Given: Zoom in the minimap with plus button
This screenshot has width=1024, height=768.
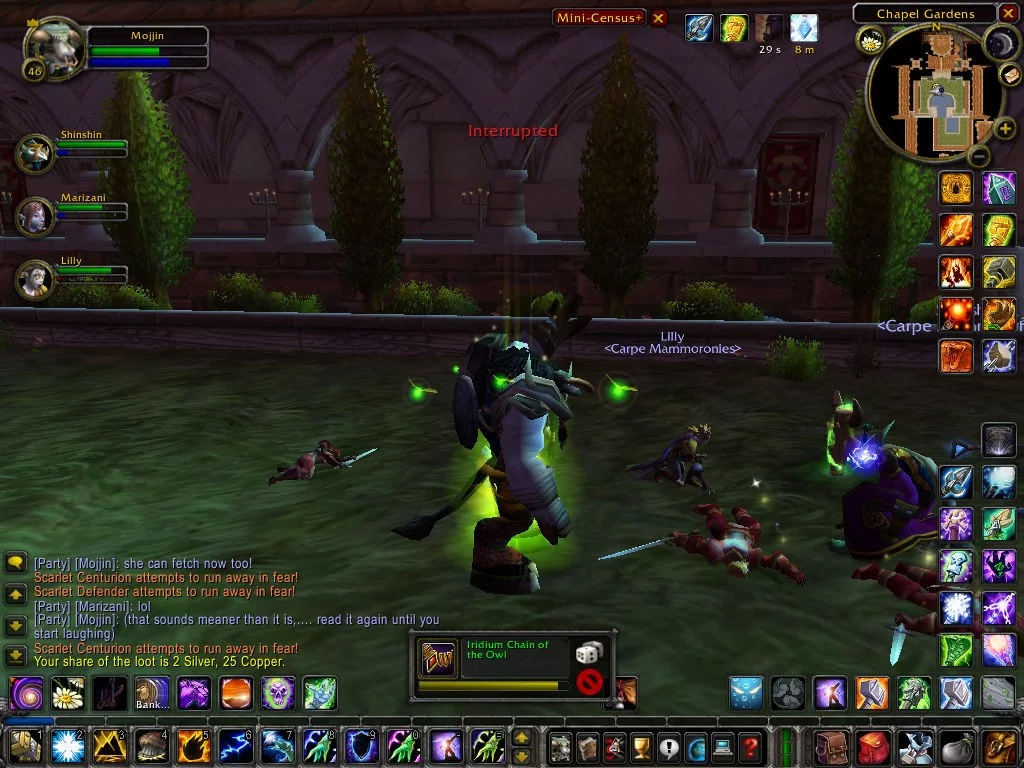Looking at the screenshot, I should [x=1005, y=128].
